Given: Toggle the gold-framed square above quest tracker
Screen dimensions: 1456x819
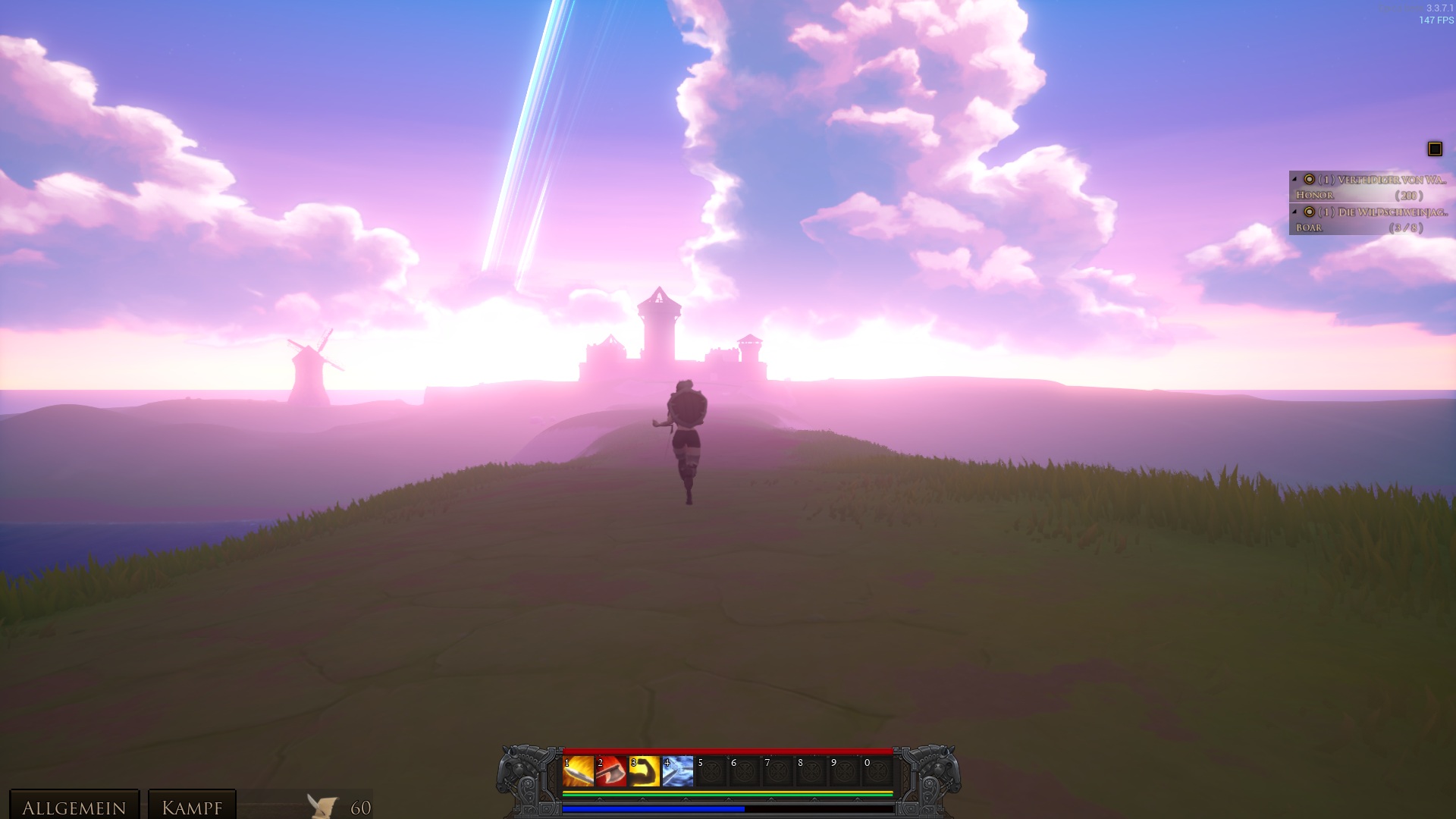Looking at the screenshot, I should tap(1435, 149).
